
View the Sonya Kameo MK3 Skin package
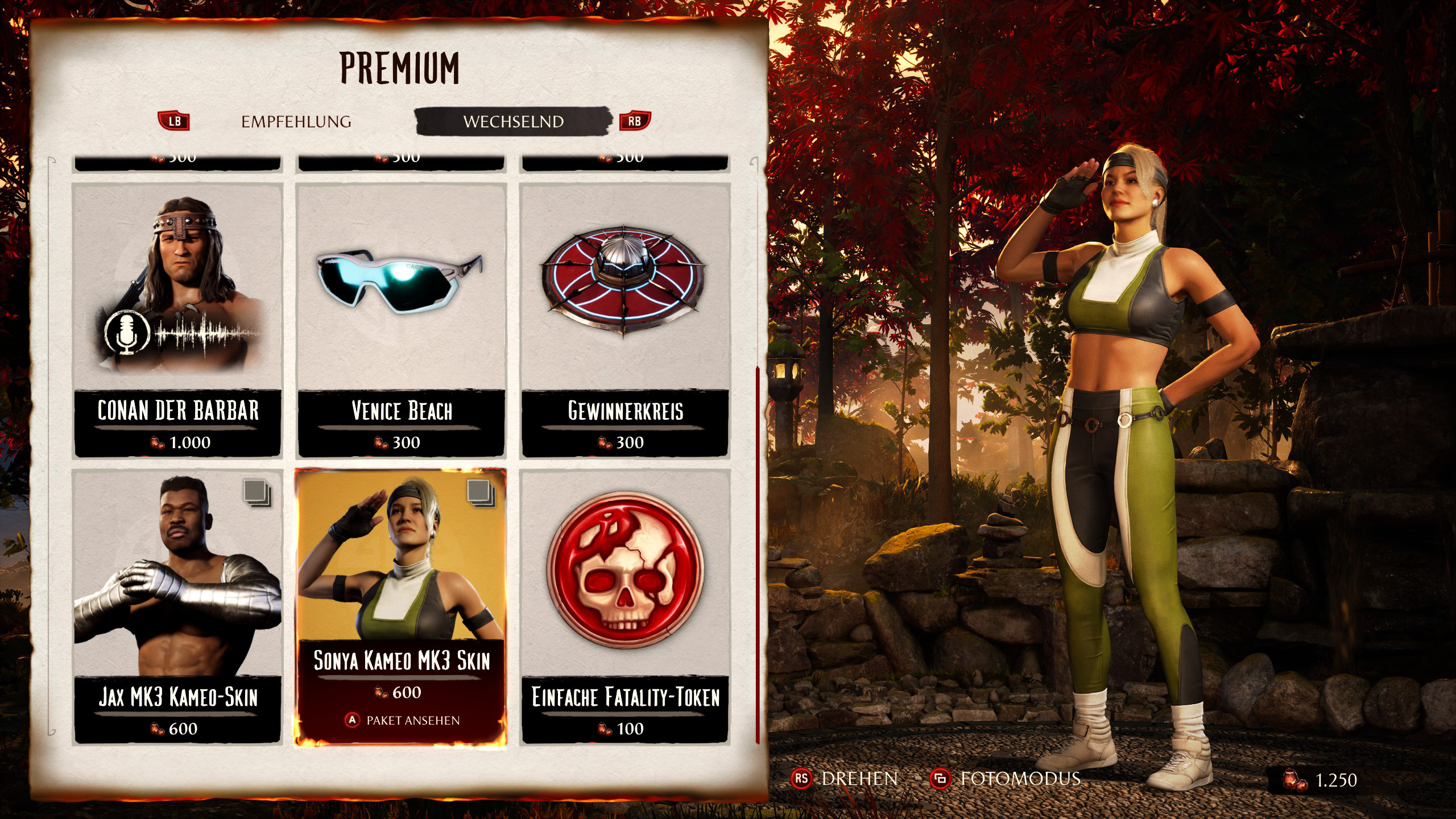[x=401, y=606]
